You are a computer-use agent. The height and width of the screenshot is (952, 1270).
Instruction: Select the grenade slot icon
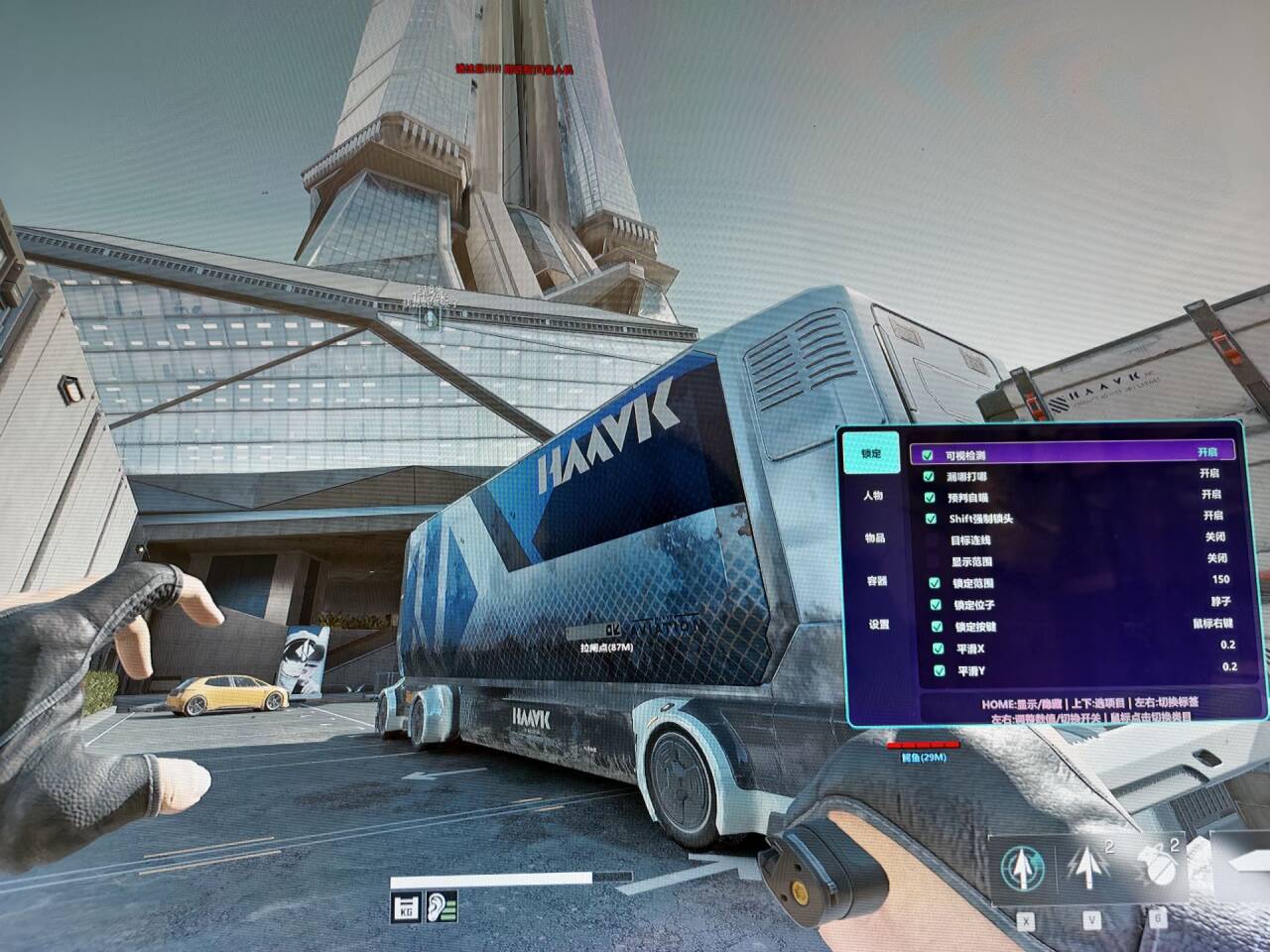pos(1153,867)
